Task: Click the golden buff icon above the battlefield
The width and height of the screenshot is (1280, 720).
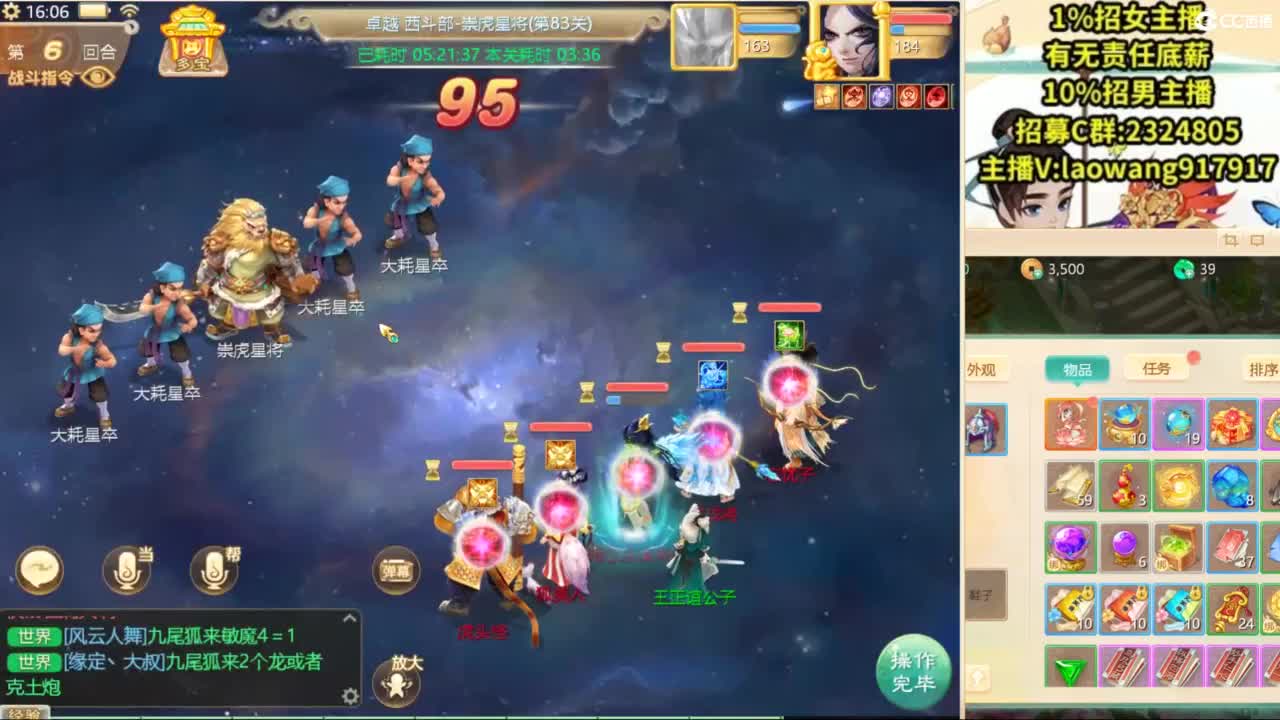Action: click(x=827, y=98)
